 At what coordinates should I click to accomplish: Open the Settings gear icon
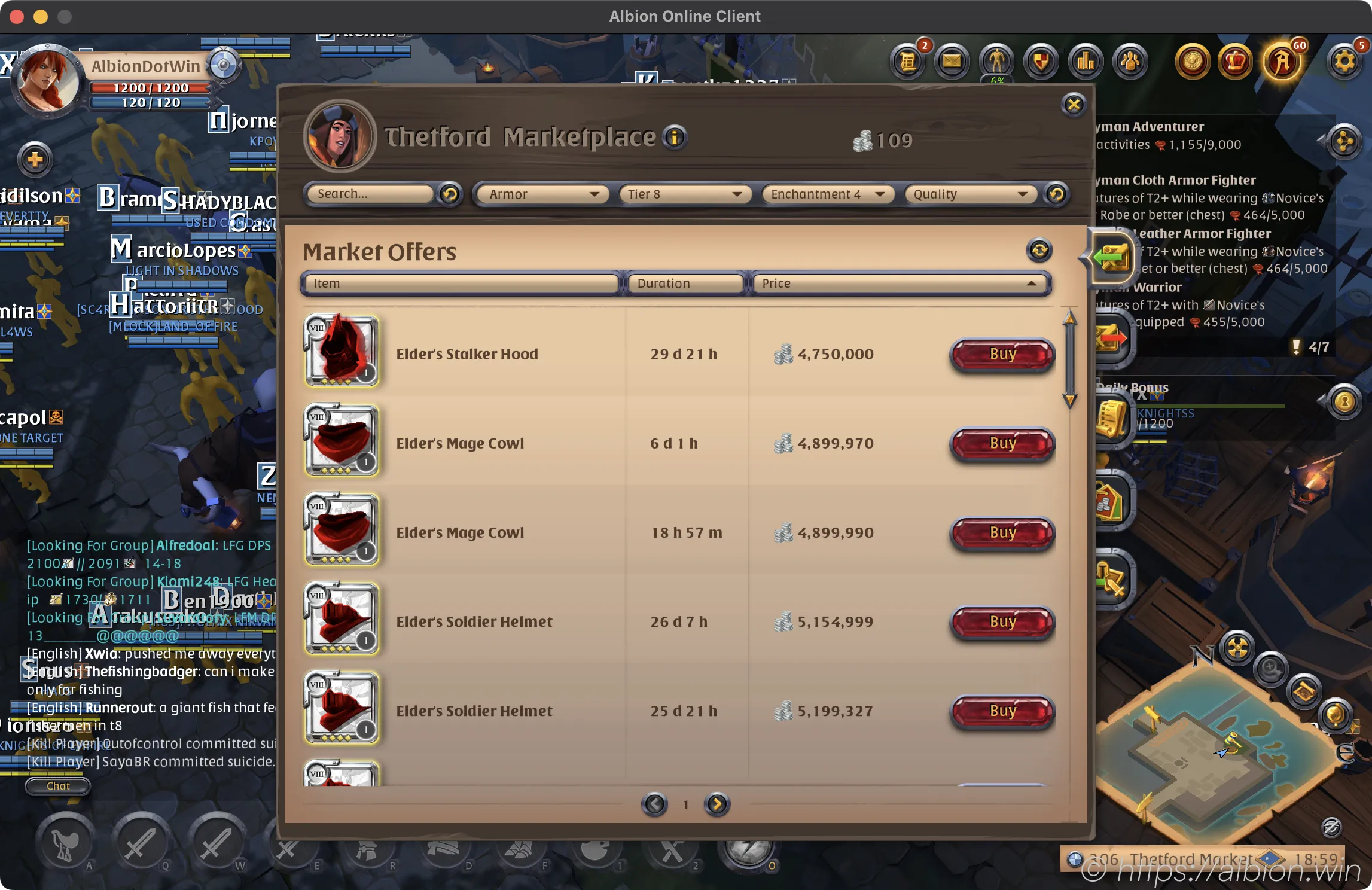1344,62
